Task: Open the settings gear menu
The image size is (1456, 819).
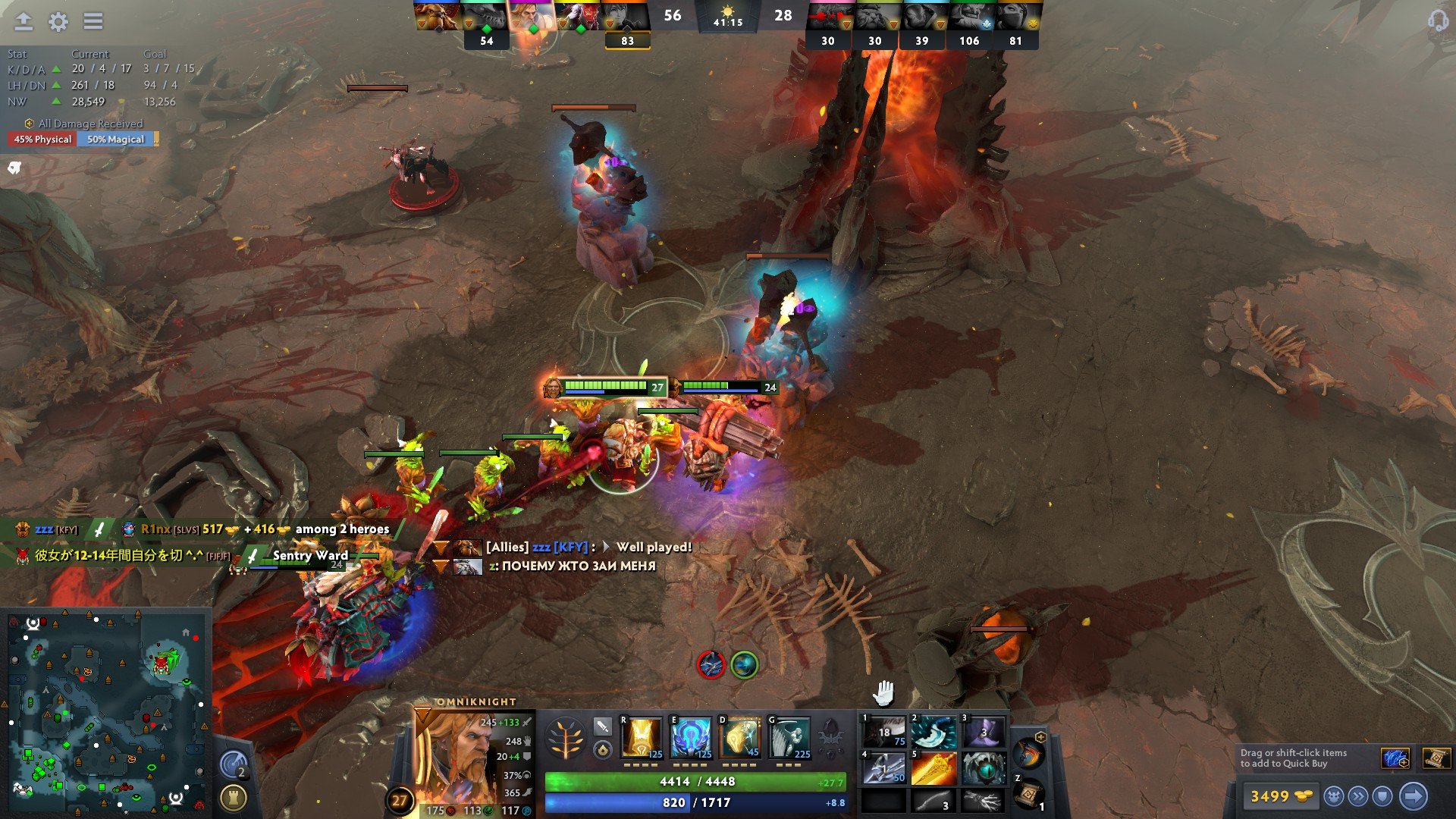Action: click(58, 21)
